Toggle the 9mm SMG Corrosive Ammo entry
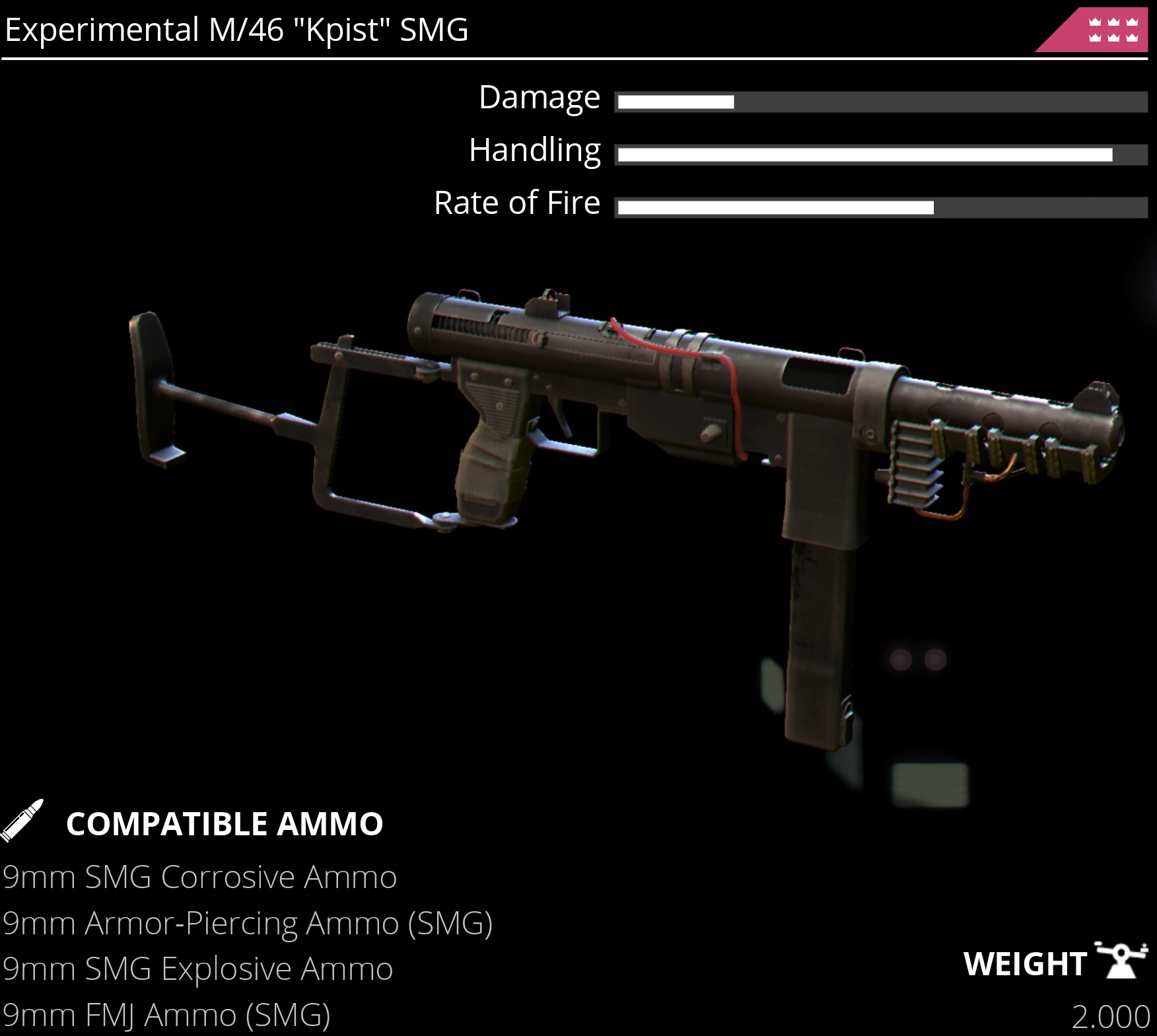The image size is (1157, 1036). tap(199, 878)
